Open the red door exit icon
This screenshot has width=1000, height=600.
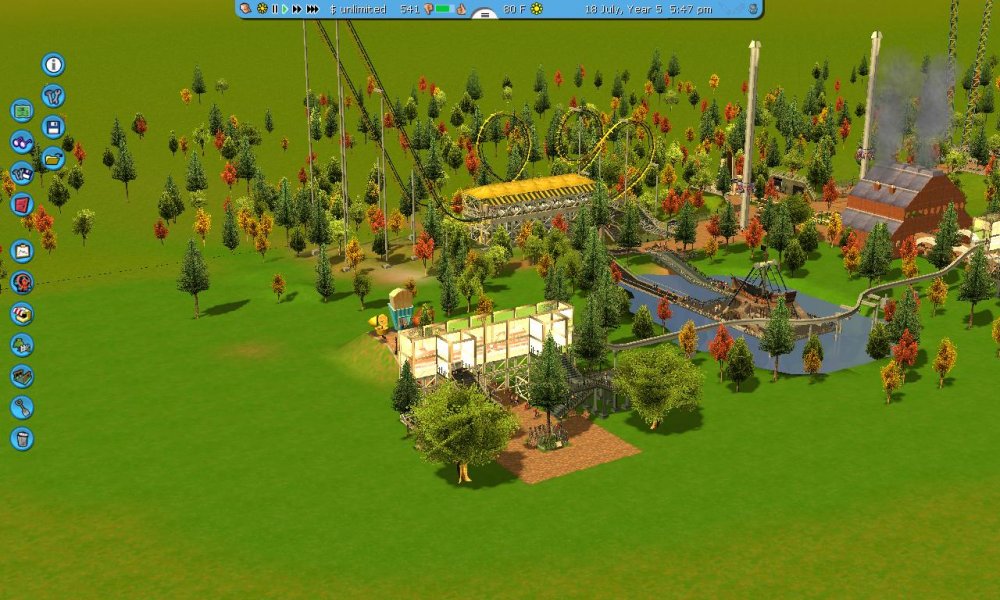coord(22,204)
